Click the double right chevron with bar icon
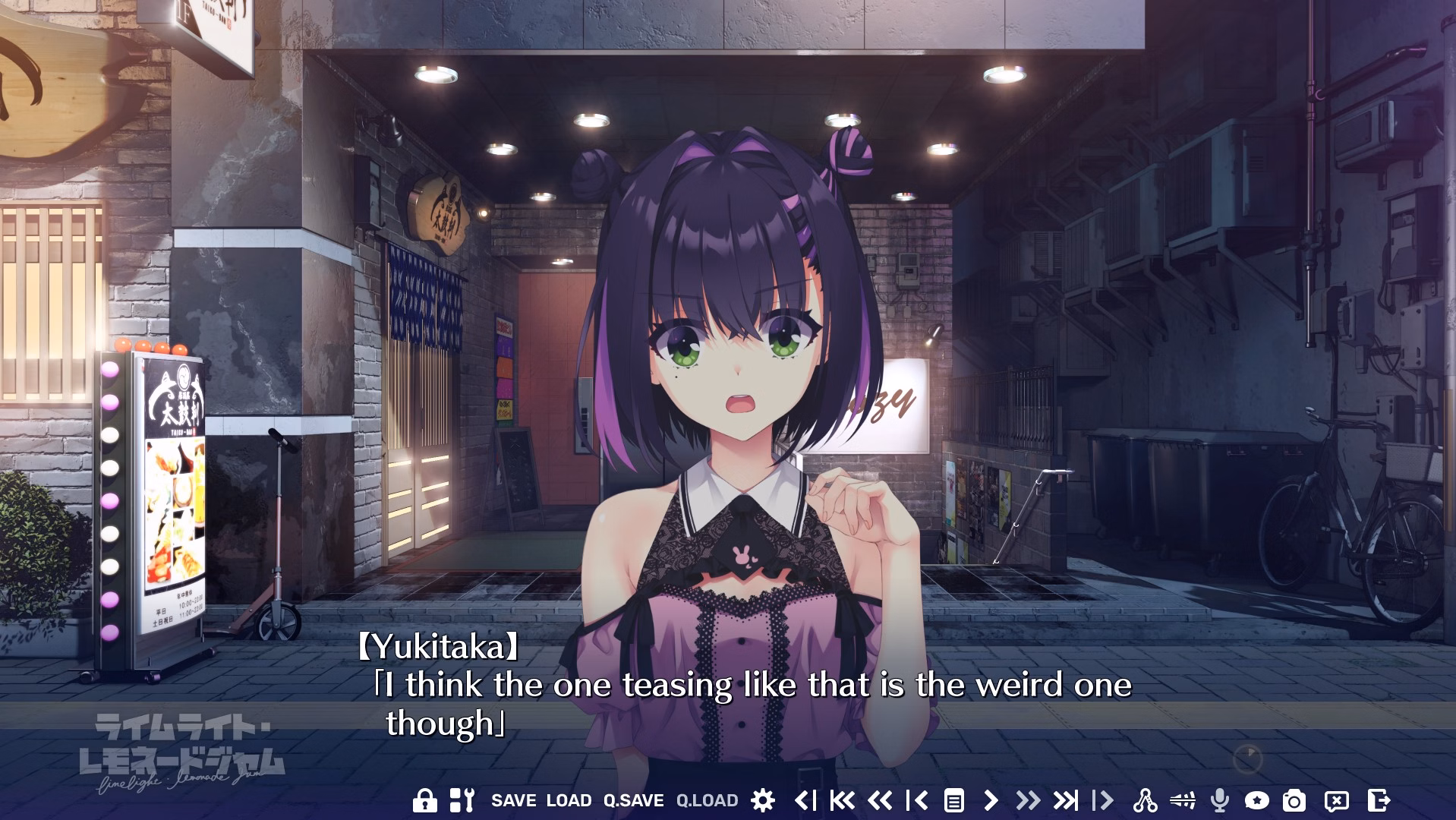The image size is (1456, 820). click(1065, 800)
